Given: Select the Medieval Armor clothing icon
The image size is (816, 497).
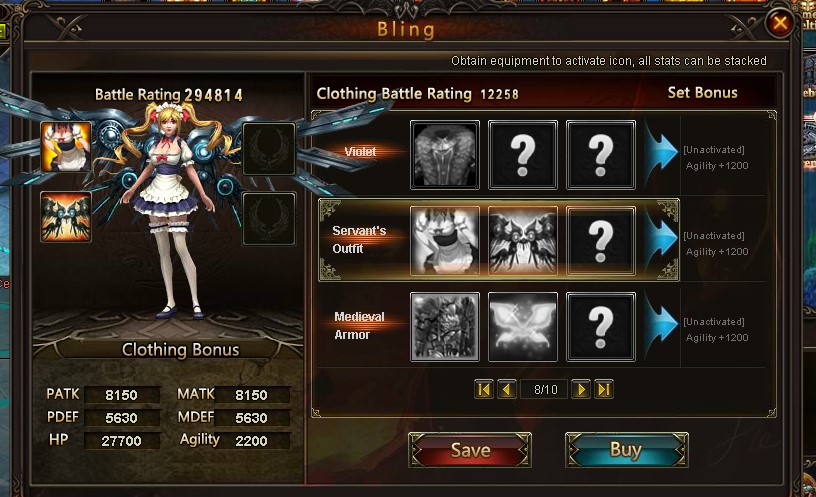Looking at the screenshot, I should coord(445,327).
